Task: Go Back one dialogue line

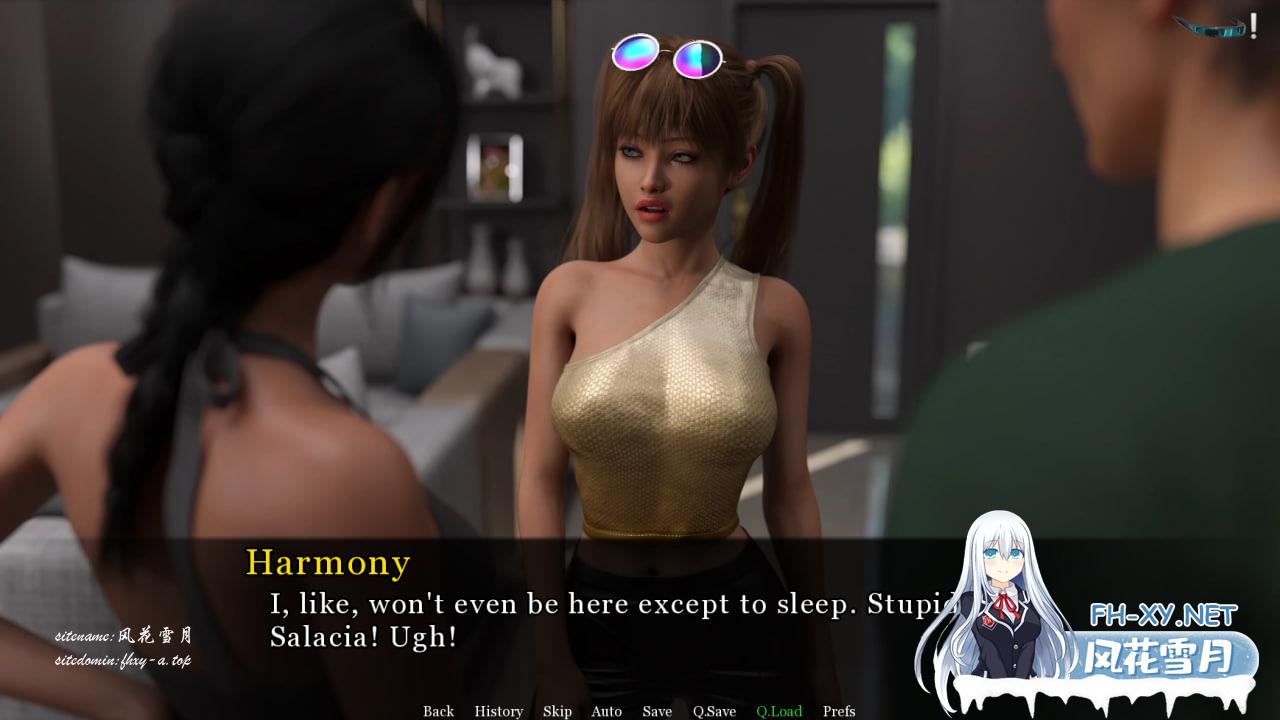Action: 438,711
